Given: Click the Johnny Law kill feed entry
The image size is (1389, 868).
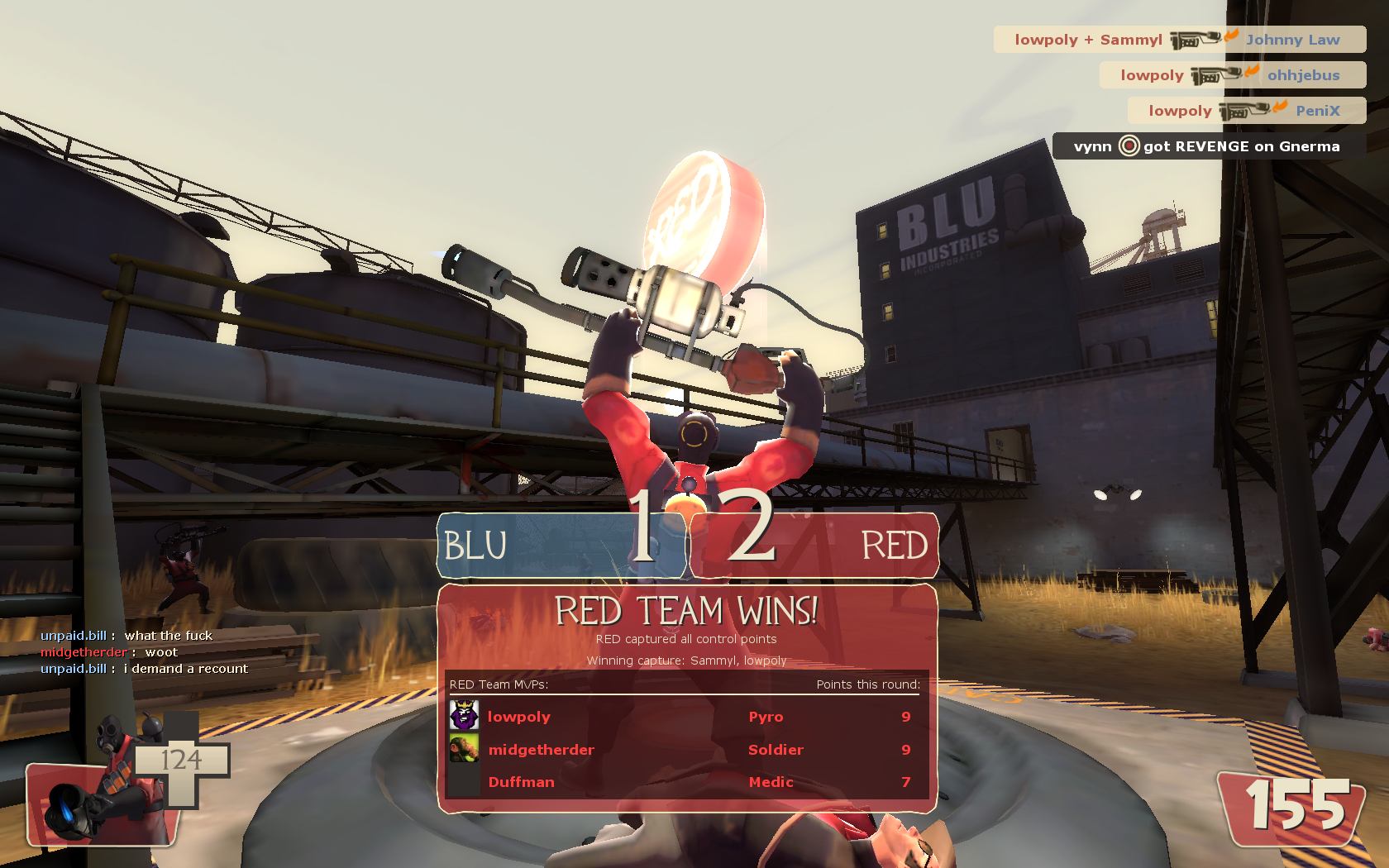Looking at the screenshot, I should tap(1179, 40).
